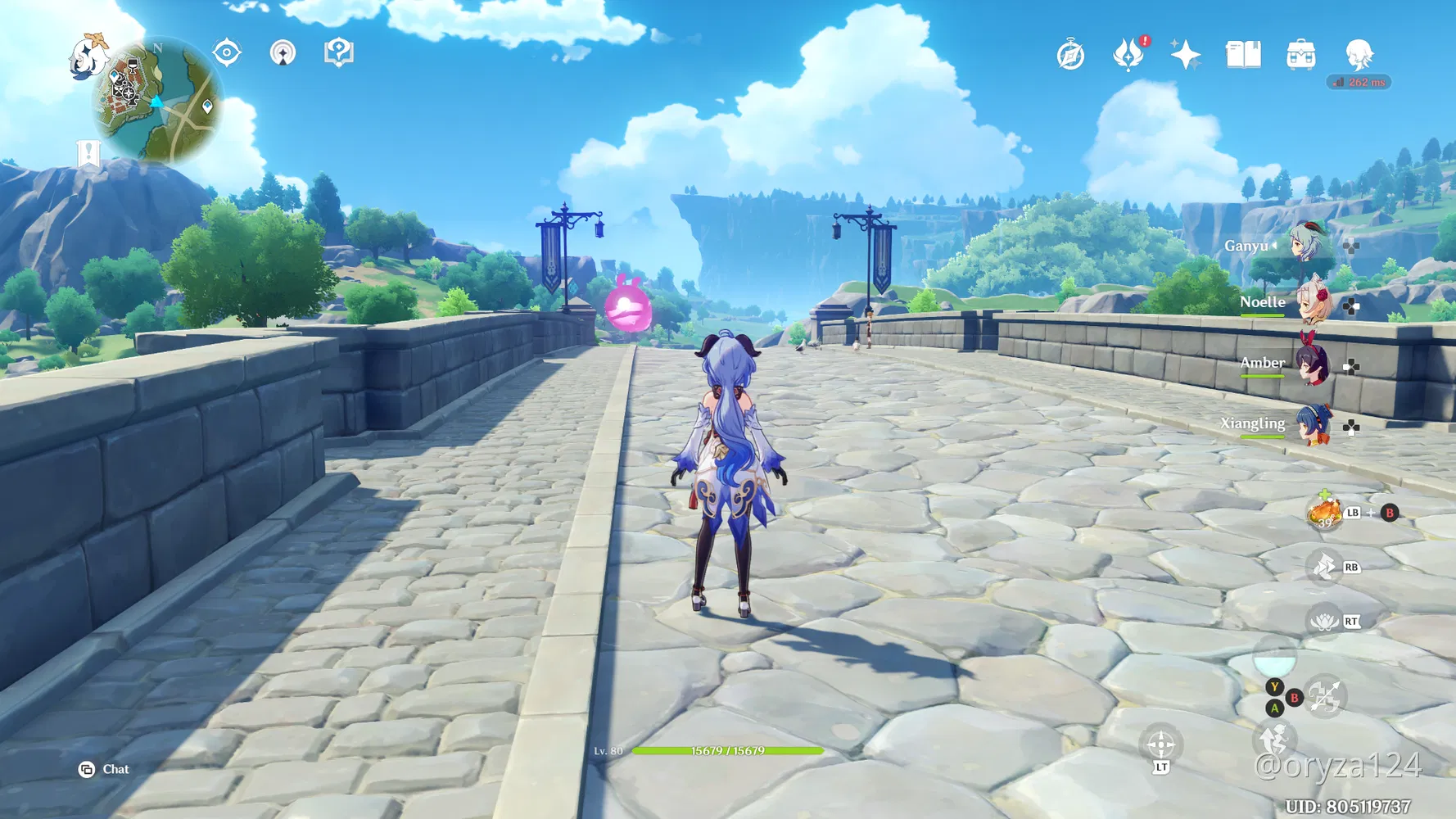Click the timer compass icon top right
Screen dimensions: 1456x819
1069,53
